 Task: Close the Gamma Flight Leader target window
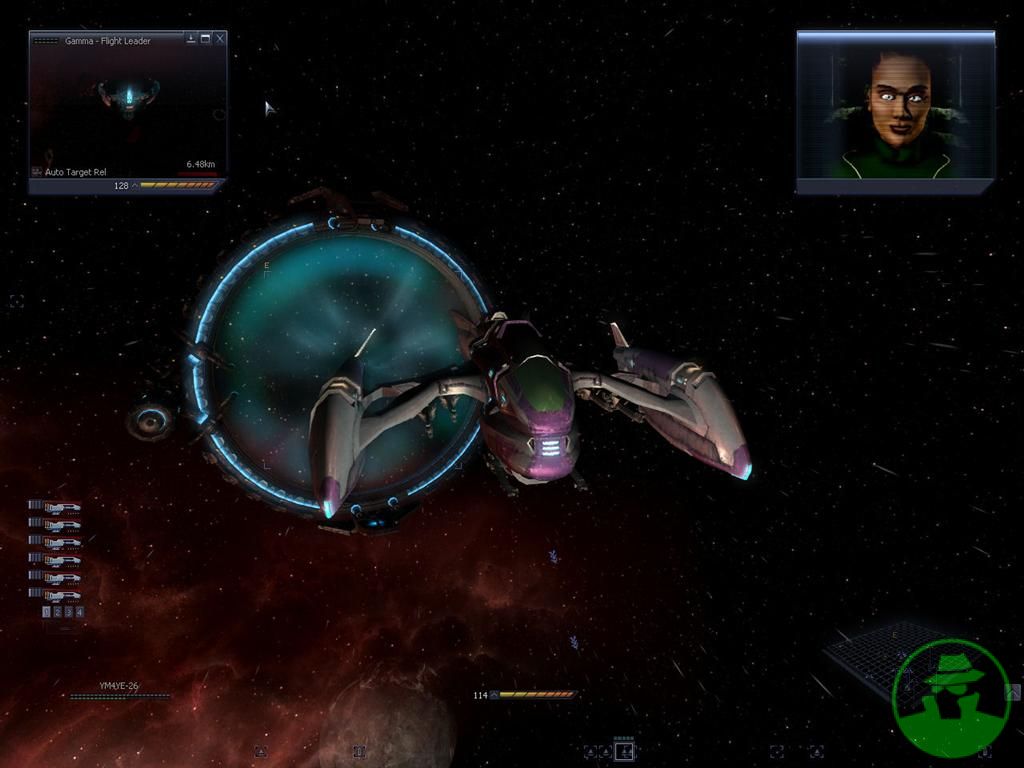(220, 39)
